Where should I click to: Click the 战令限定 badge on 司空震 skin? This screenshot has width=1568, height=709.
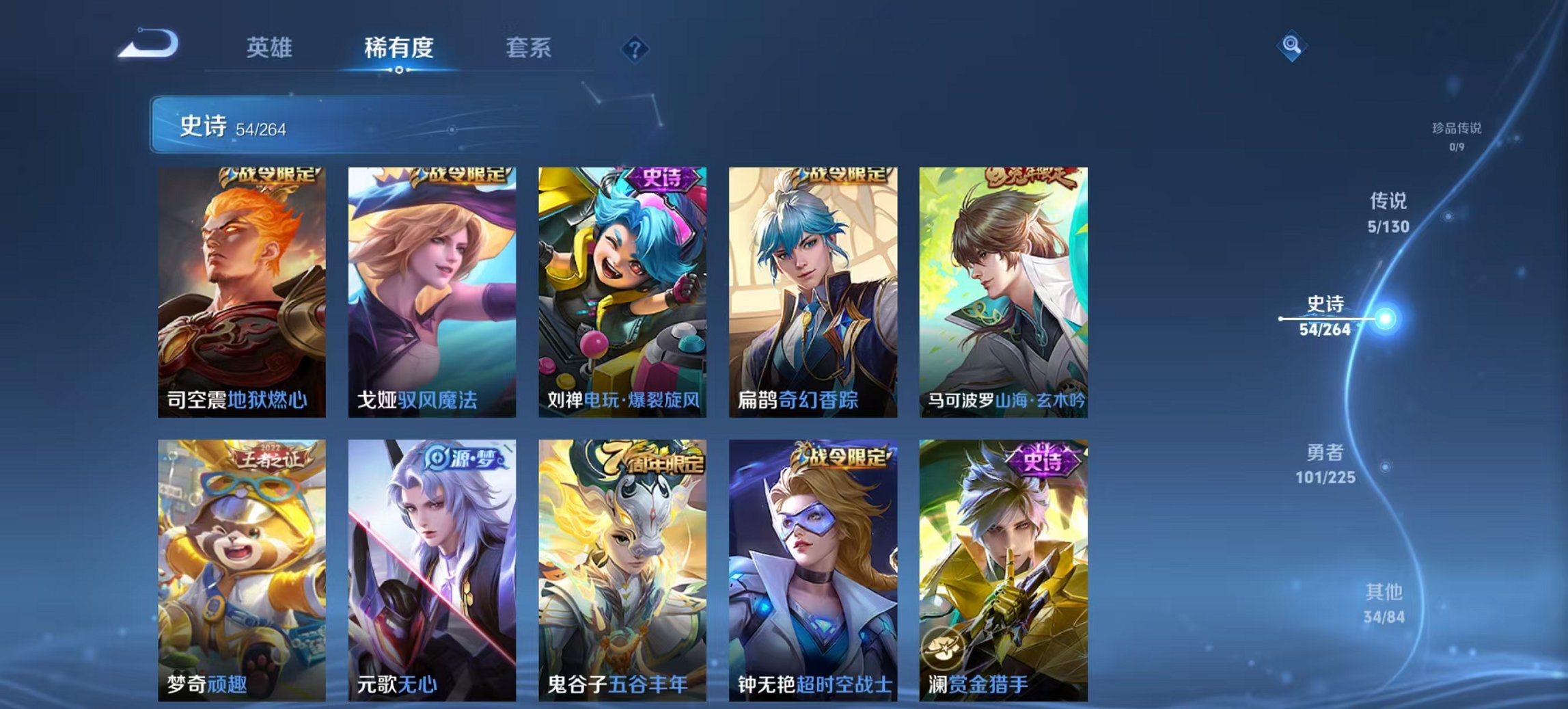270,176
